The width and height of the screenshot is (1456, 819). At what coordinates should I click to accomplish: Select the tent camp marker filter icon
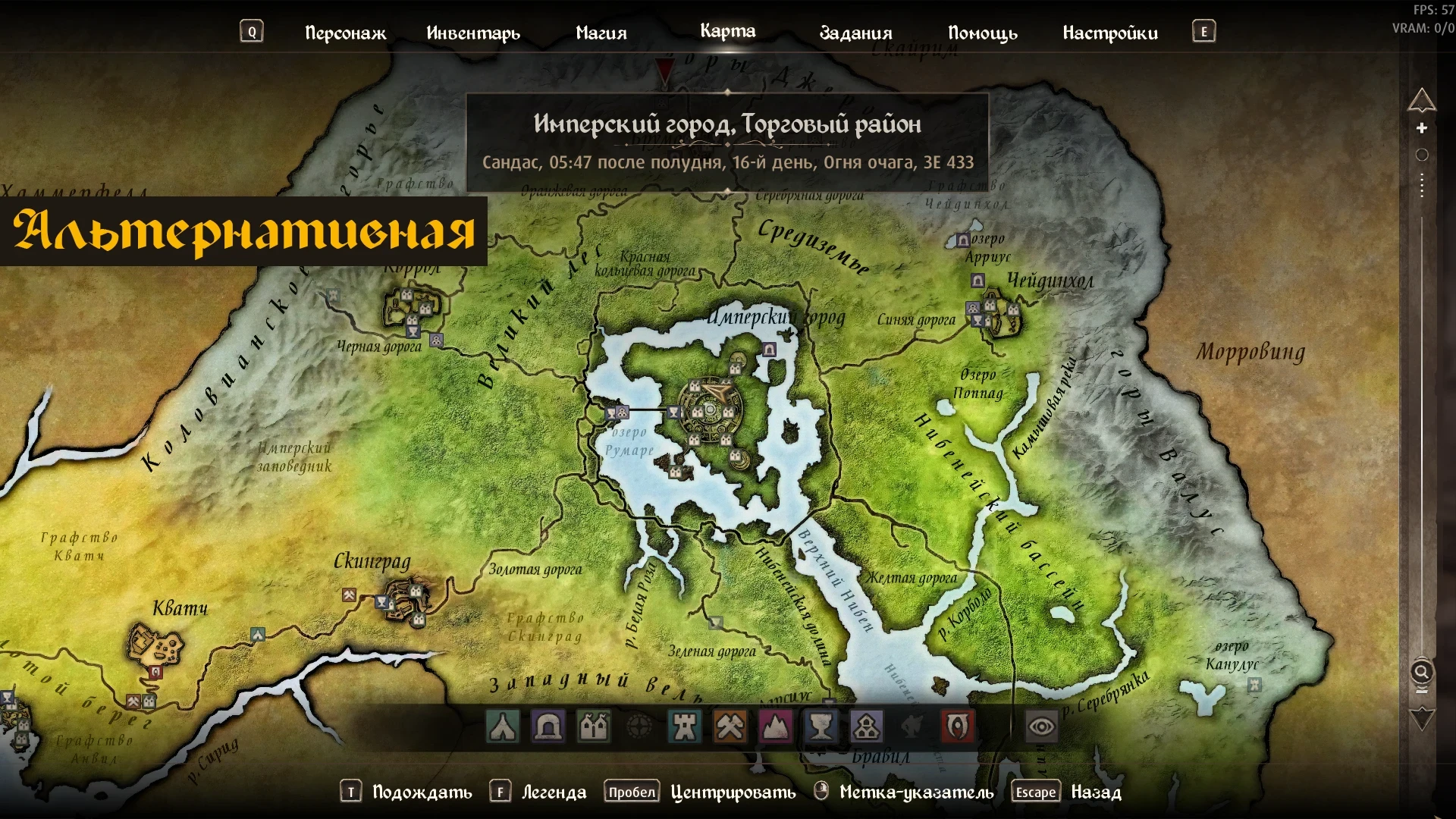(x=503, y=727)
